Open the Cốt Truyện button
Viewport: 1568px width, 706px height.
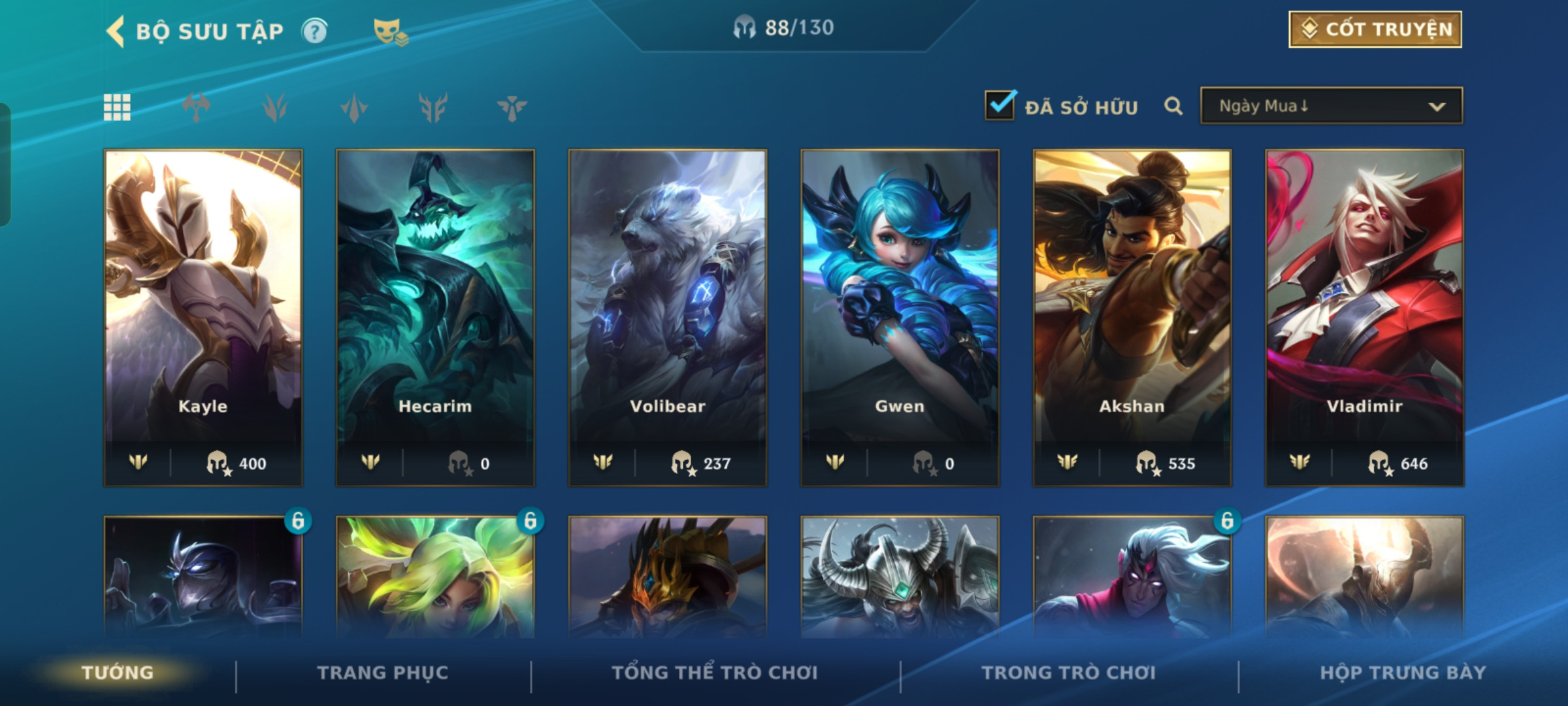pos(1375,29)
